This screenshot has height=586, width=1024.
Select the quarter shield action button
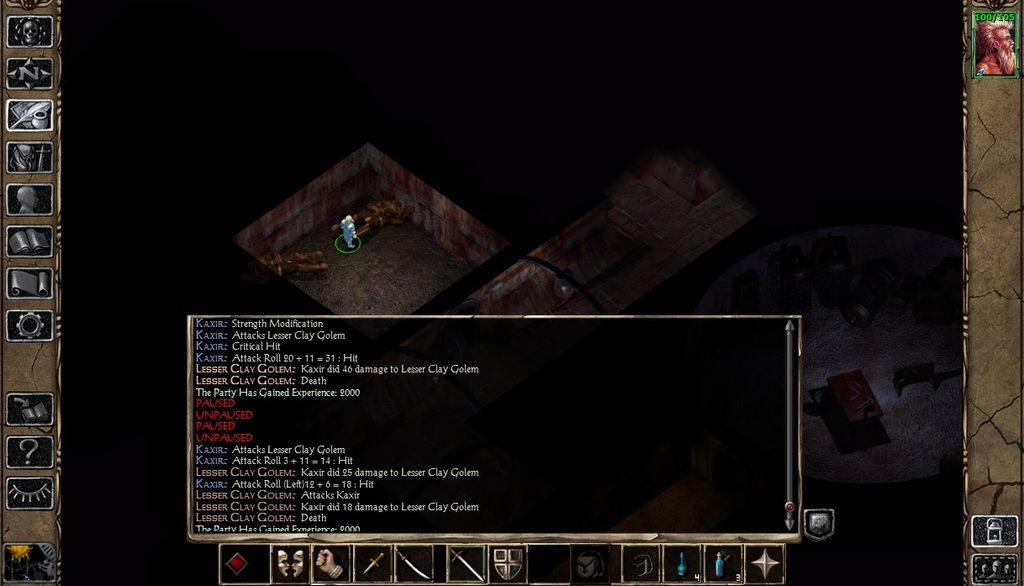click(507, 564)
